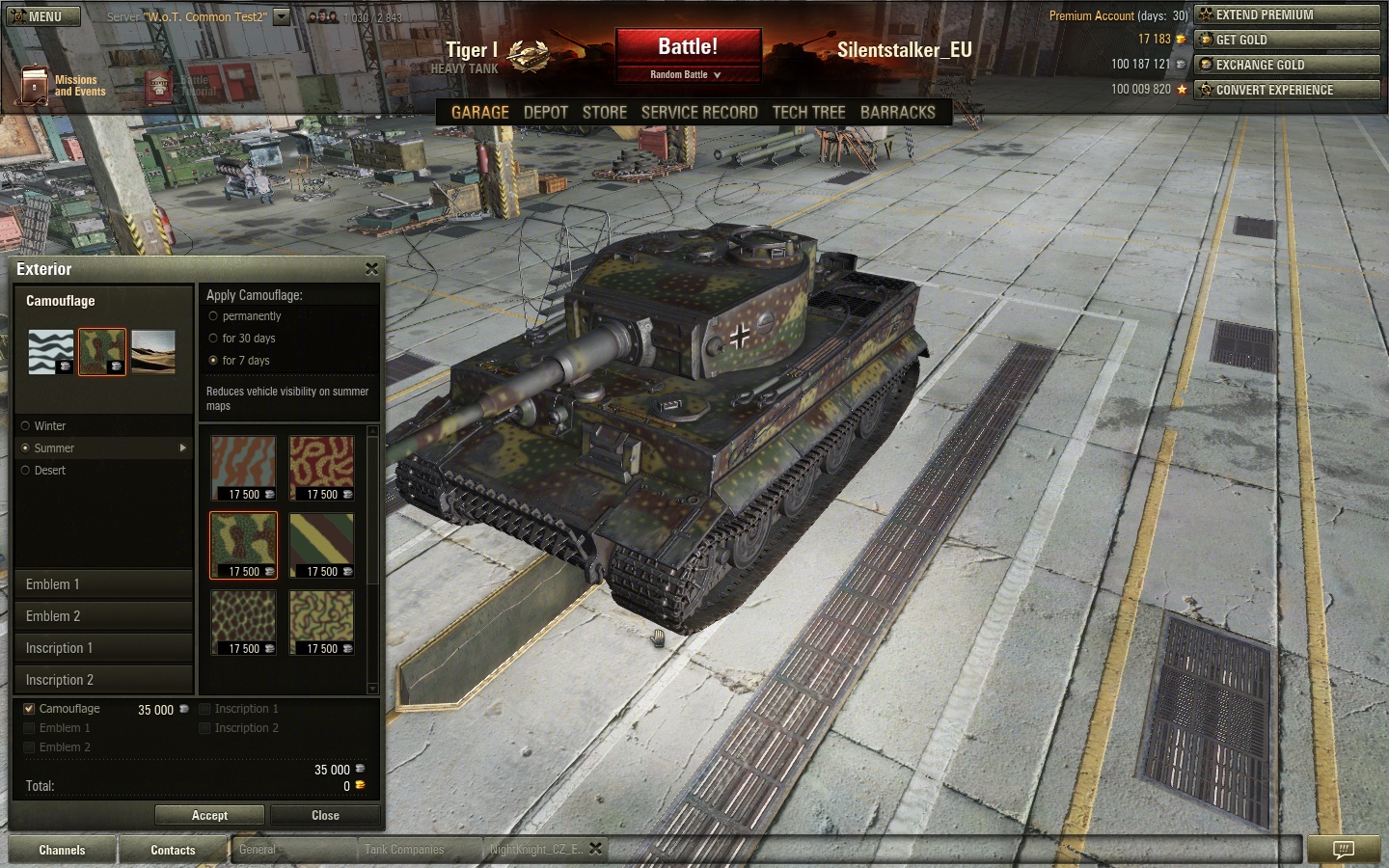Toggle the Camouflage cost checkbox
1389x868 pixels.
click(29, 709)
